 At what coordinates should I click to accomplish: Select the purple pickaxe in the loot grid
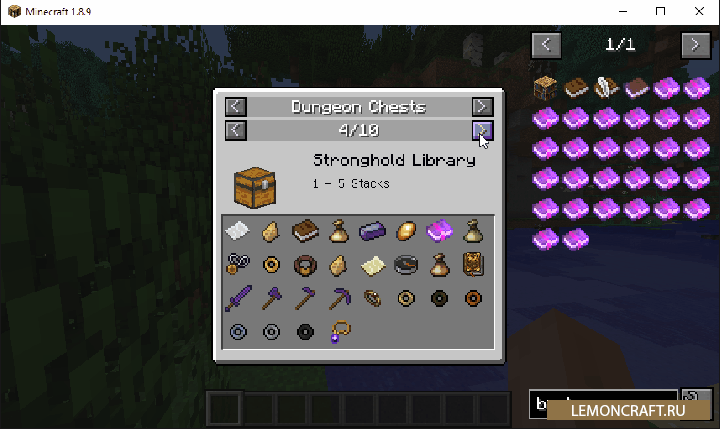[338, 298]
